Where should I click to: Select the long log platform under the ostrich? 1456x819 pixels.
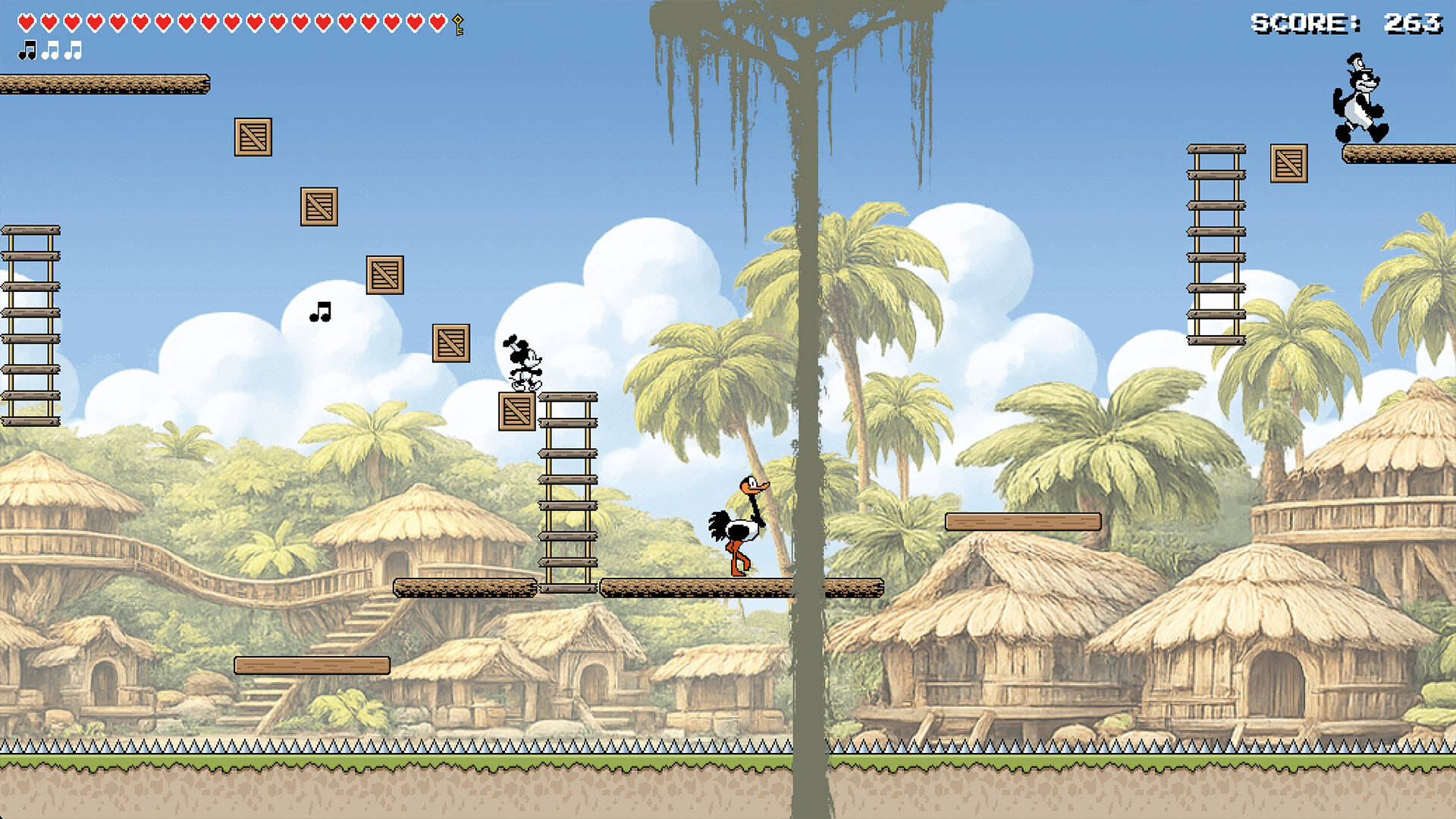coord(739,588)
